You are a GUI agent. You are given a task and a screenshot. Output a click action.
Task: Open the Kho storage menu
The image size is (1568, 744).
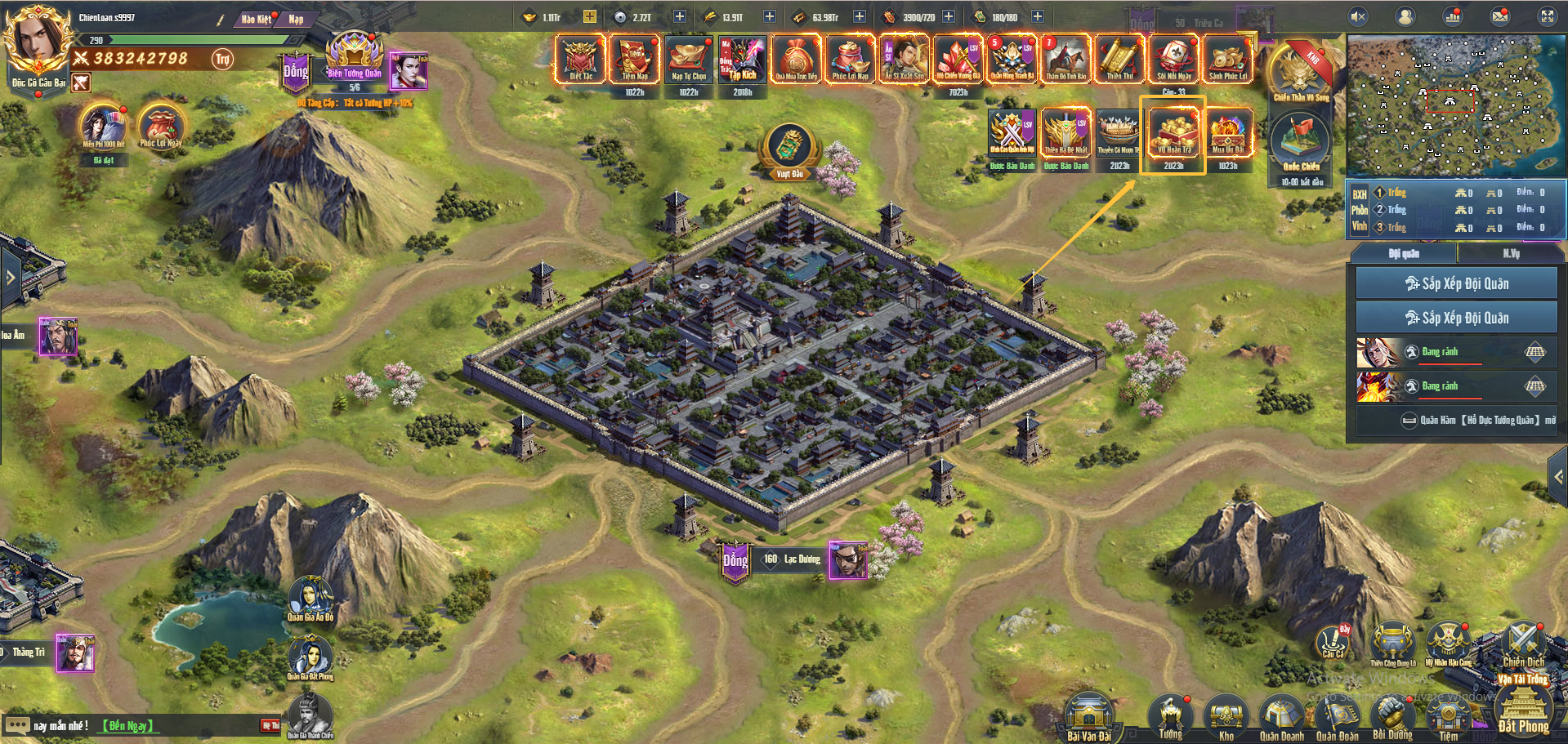click(1226, 717)
